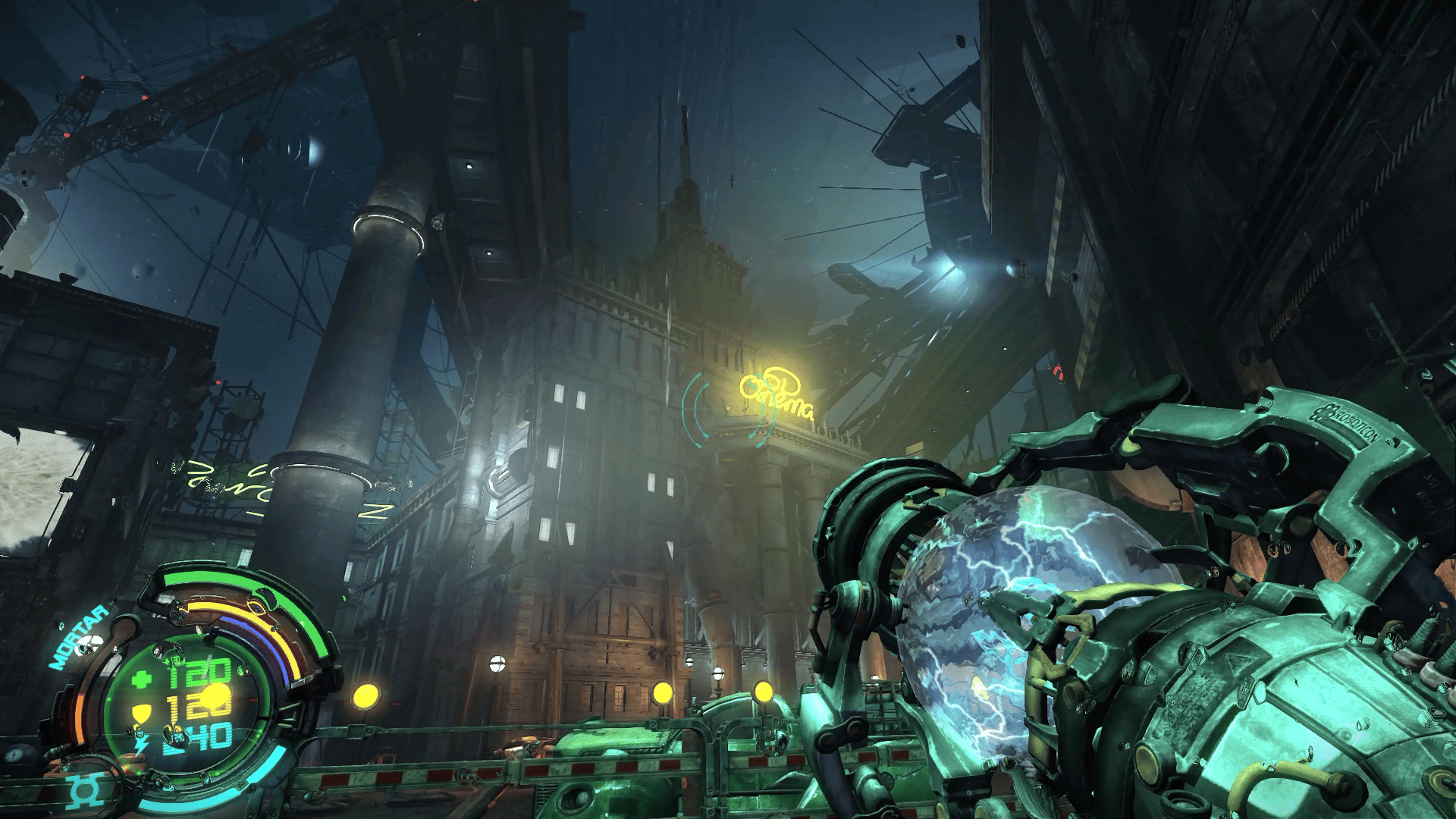Click the lightning bolt ammo icon
The height and width of the screenshot is (819, 1456).
point(139,744)
